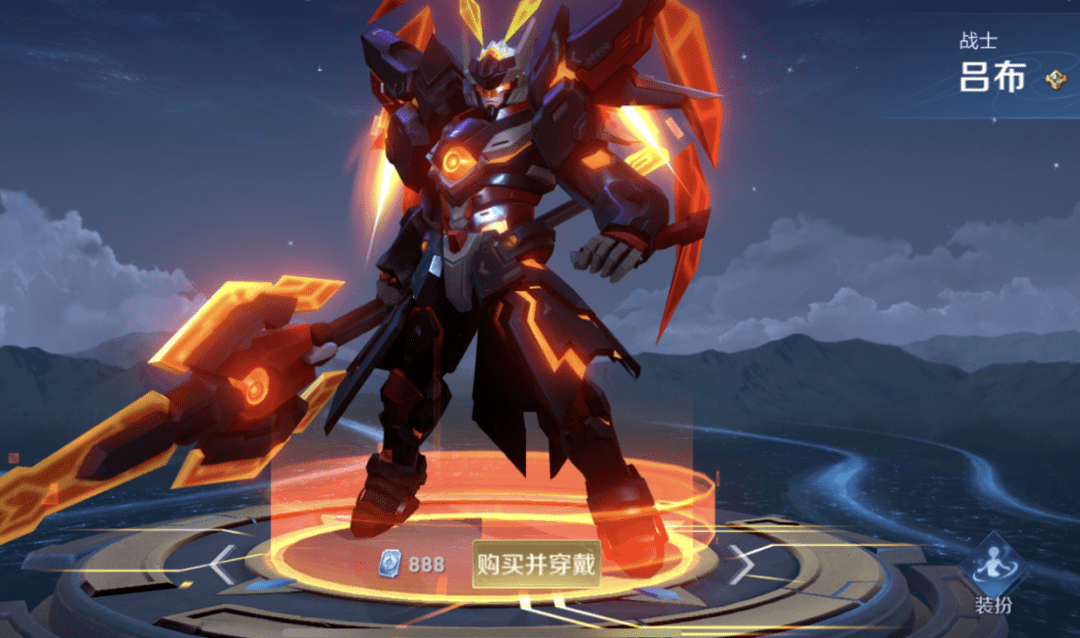
Task: Click the gold emblem beside 吕布
Action: click(1055, 80)
